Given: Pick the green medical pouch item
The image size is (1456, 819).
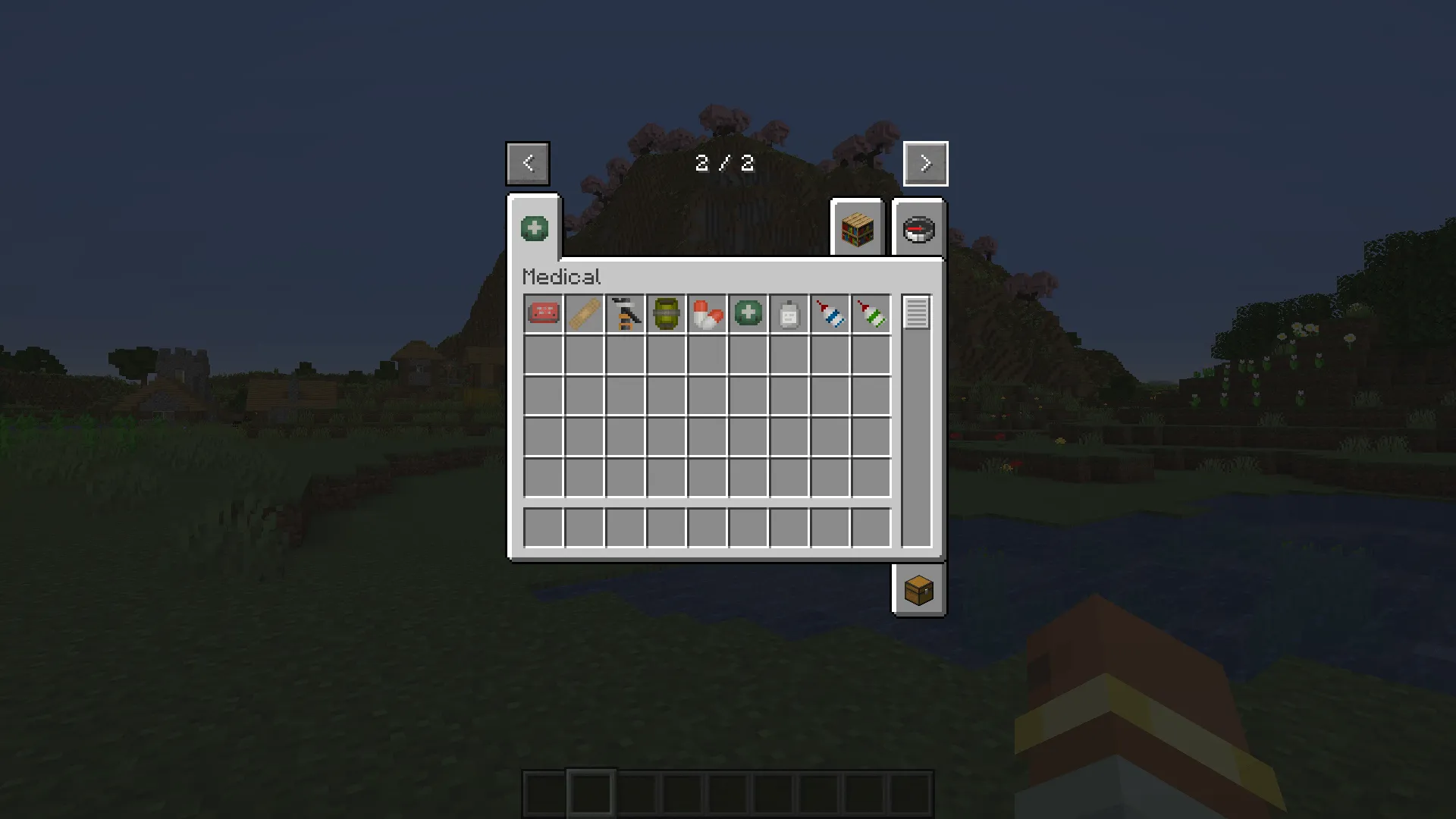Looking at the screenshot, I should [x=748, y=313].
